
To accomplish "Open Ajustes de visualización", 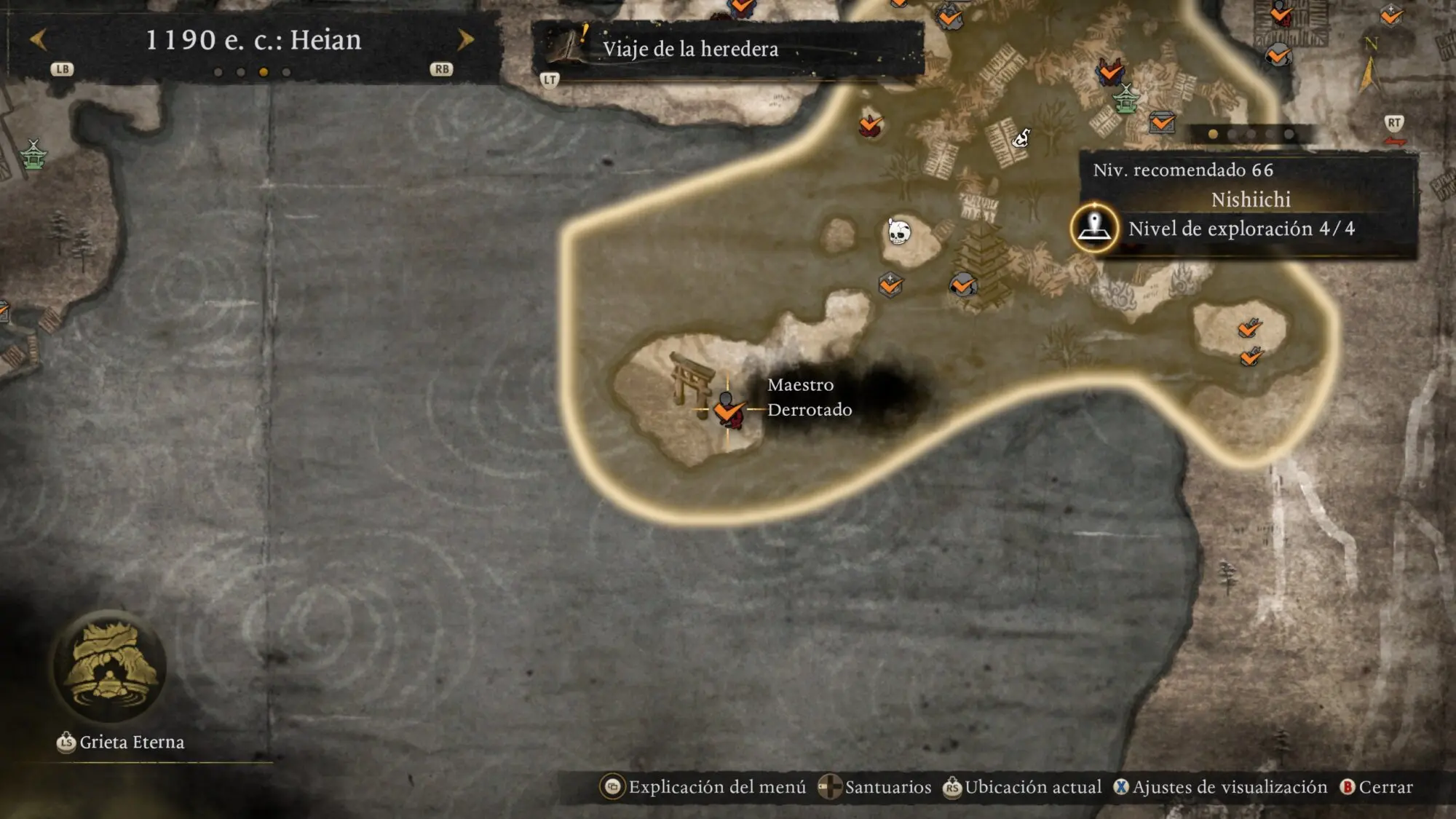I will click(1220, 787).
